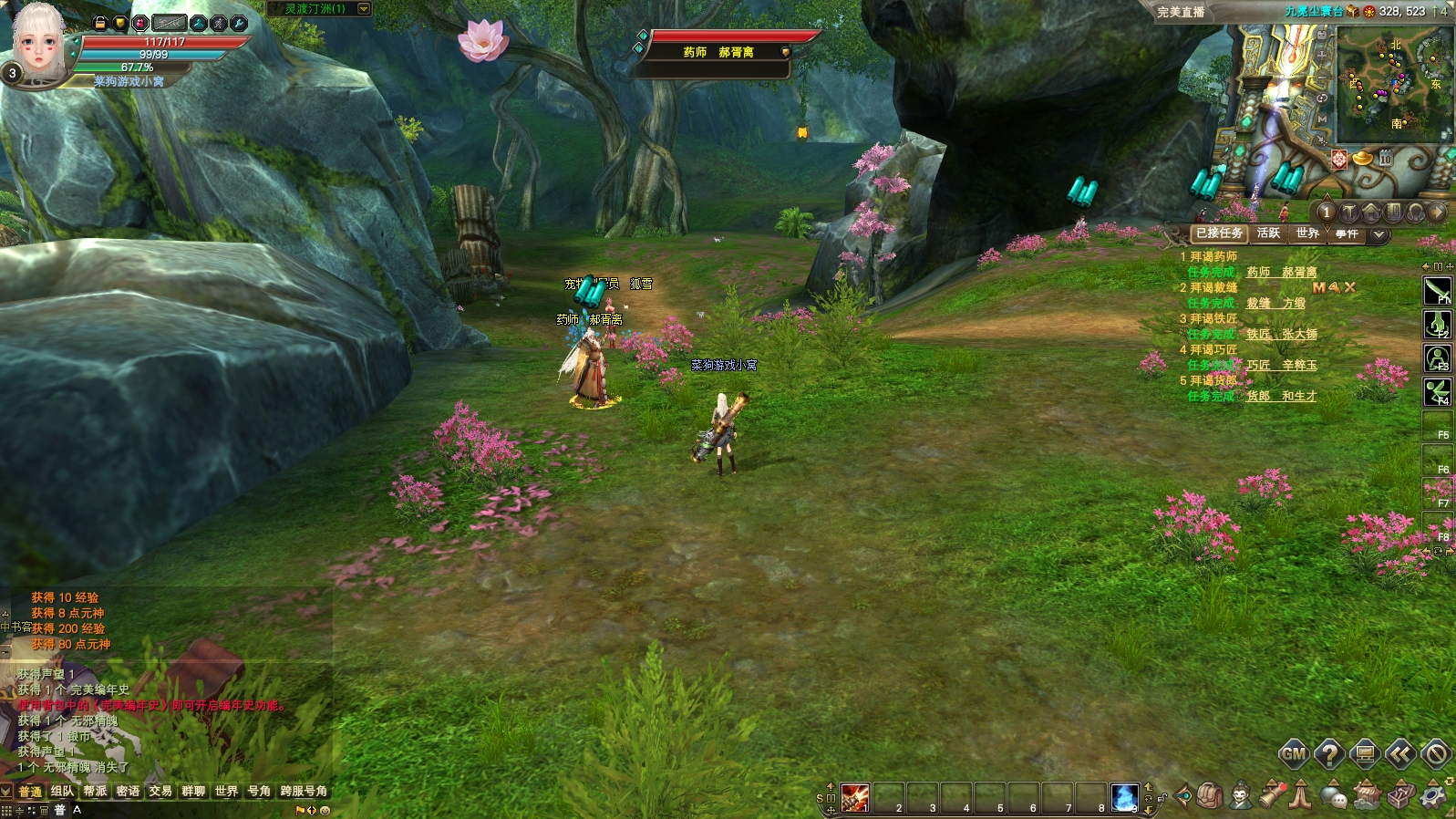The height and width of the screenshot is (819, 1456).
Task: Select the 事件 tab
Action: click(1347, 234)
